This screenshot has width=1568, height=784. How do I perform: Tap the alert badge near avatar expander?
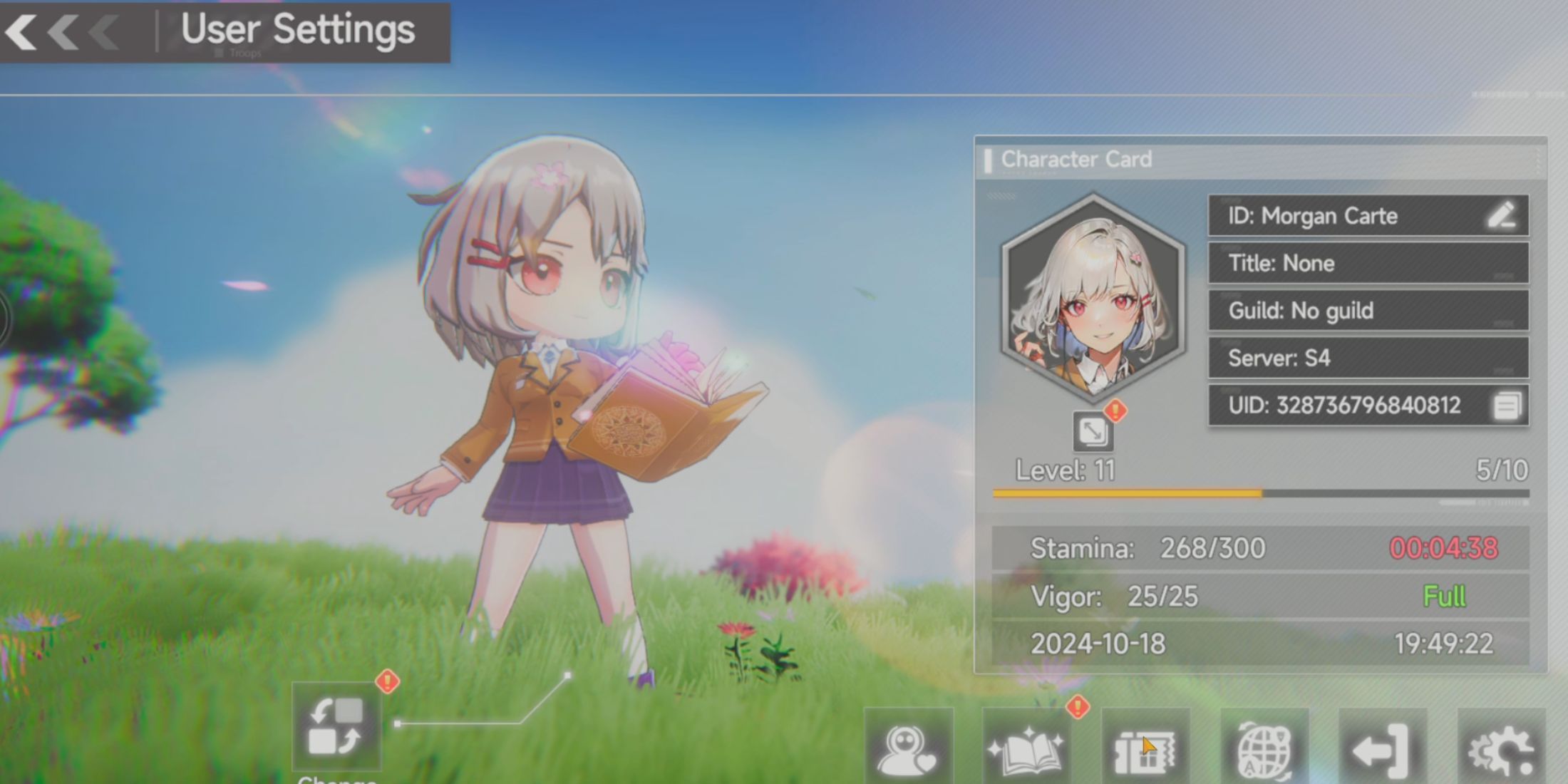click(1114, 411)
